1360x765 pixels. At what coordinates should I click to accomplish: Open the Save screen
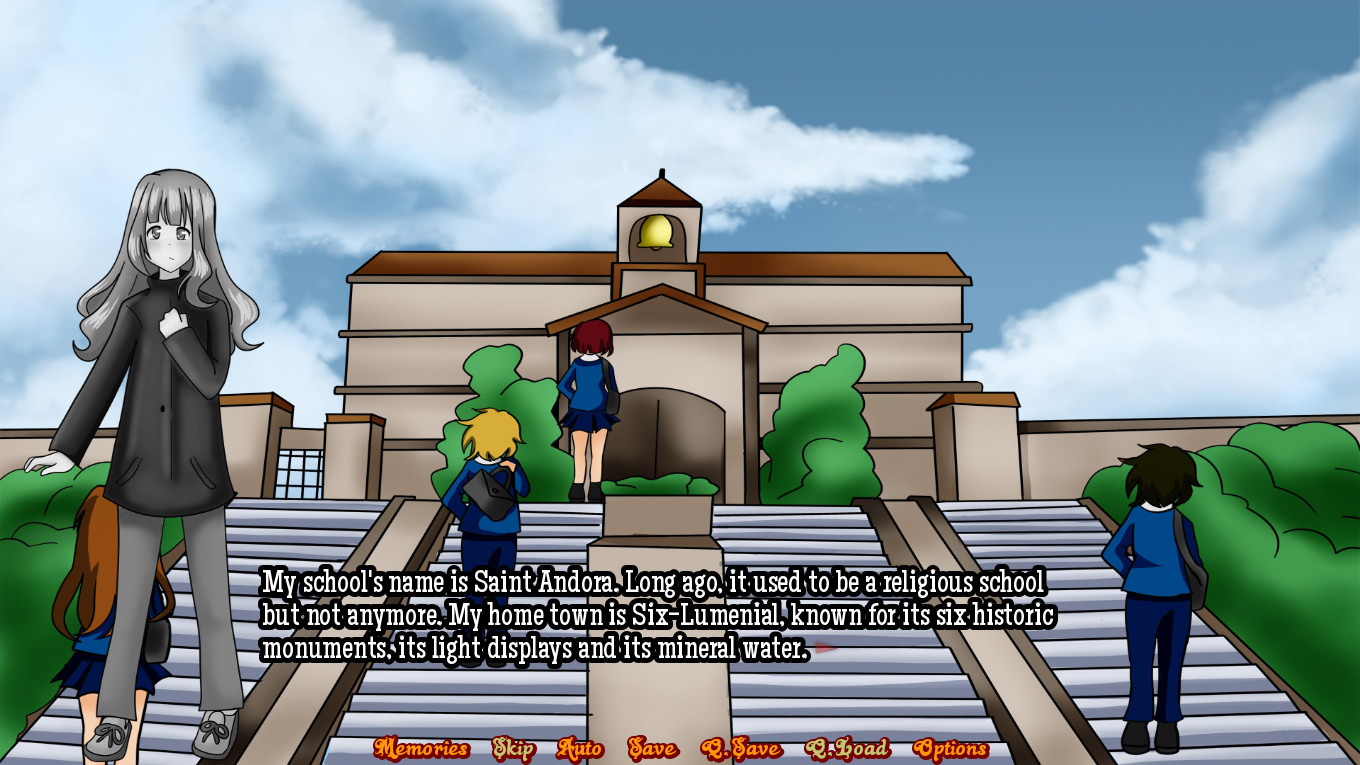[x=653, y=748]
